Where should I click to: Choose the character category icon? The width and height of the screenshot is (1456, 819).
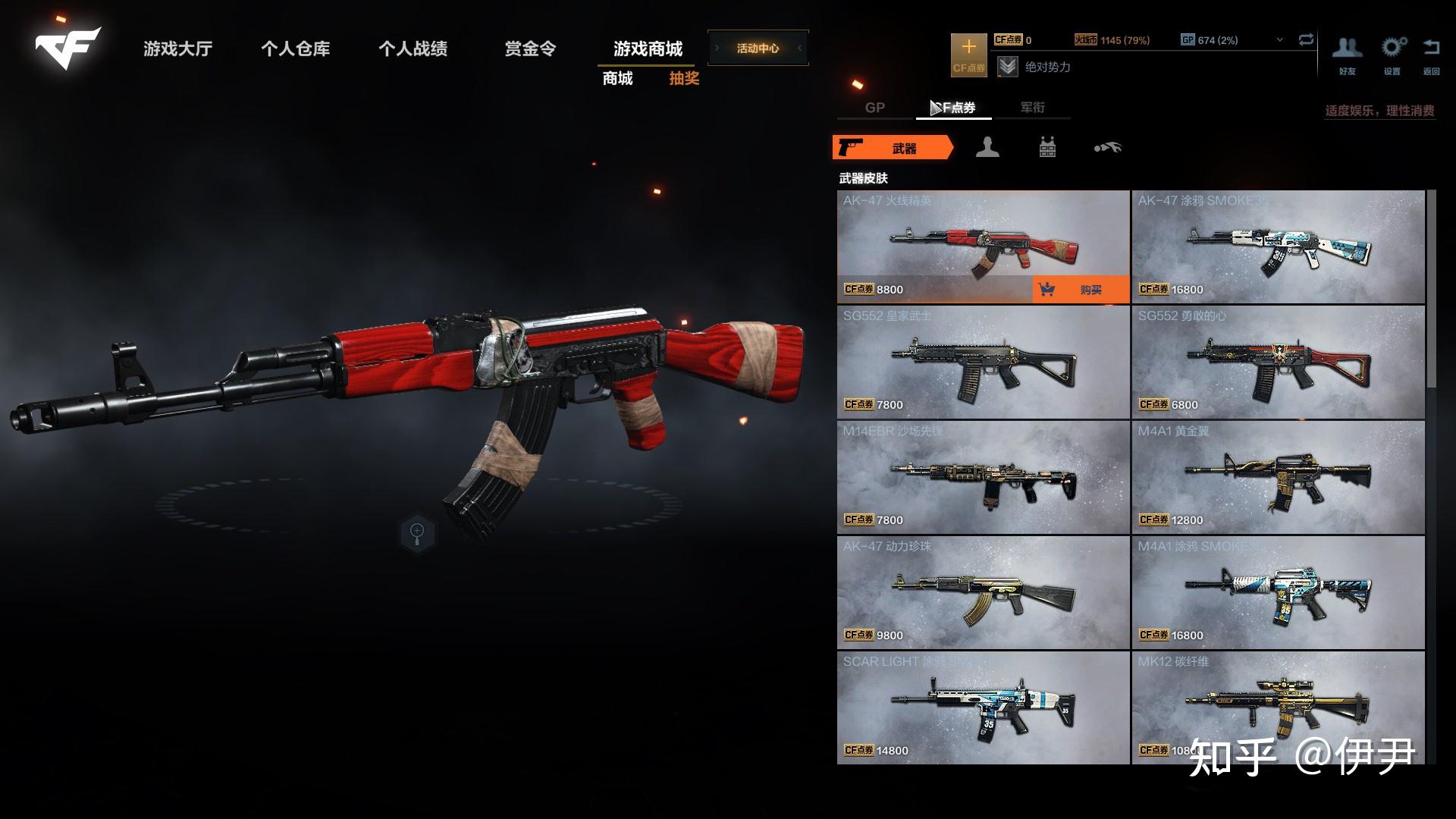click(x=987, y=147)
